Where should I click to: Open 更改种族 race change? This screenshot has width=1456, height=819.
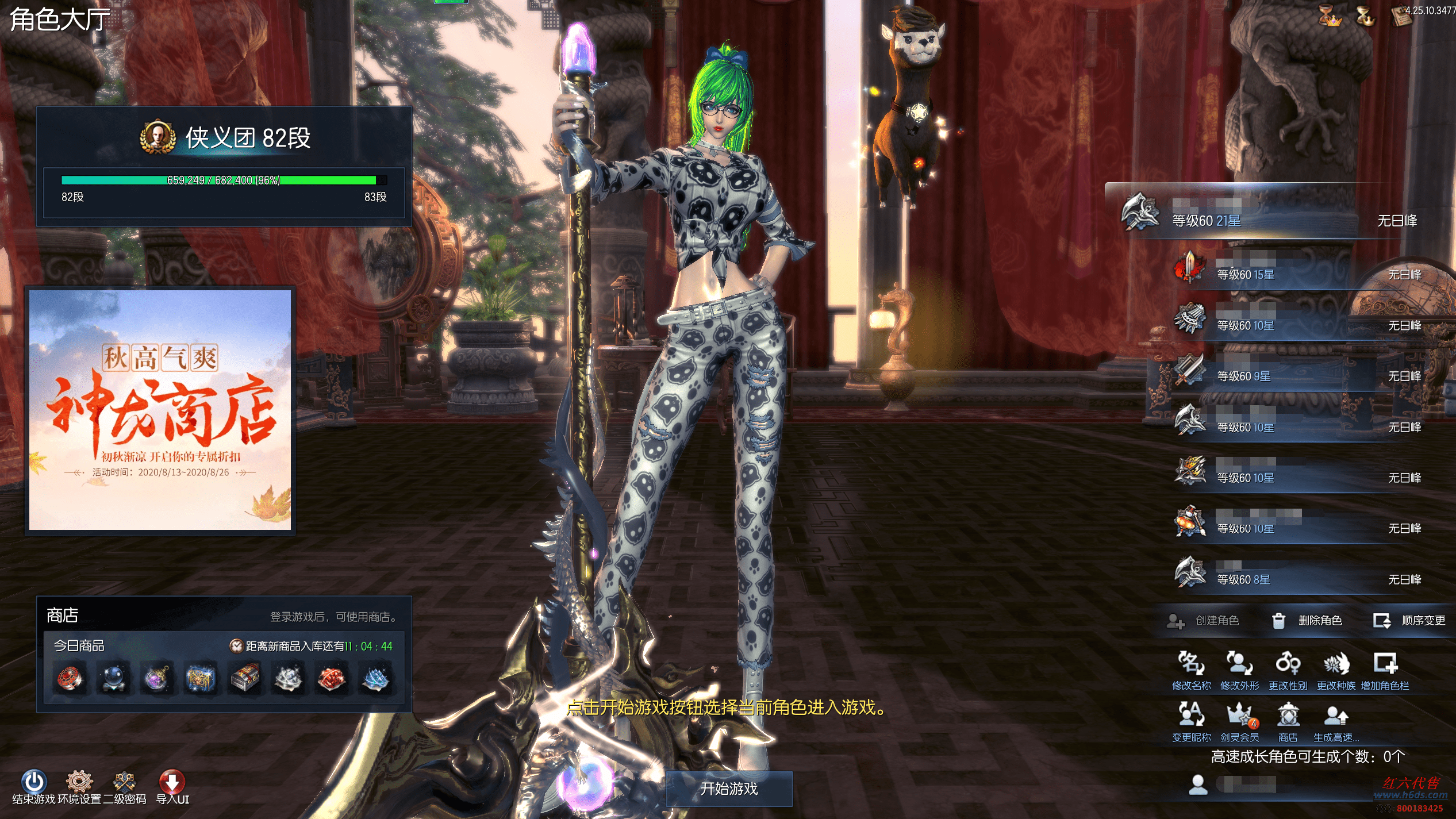(1336, 670)
